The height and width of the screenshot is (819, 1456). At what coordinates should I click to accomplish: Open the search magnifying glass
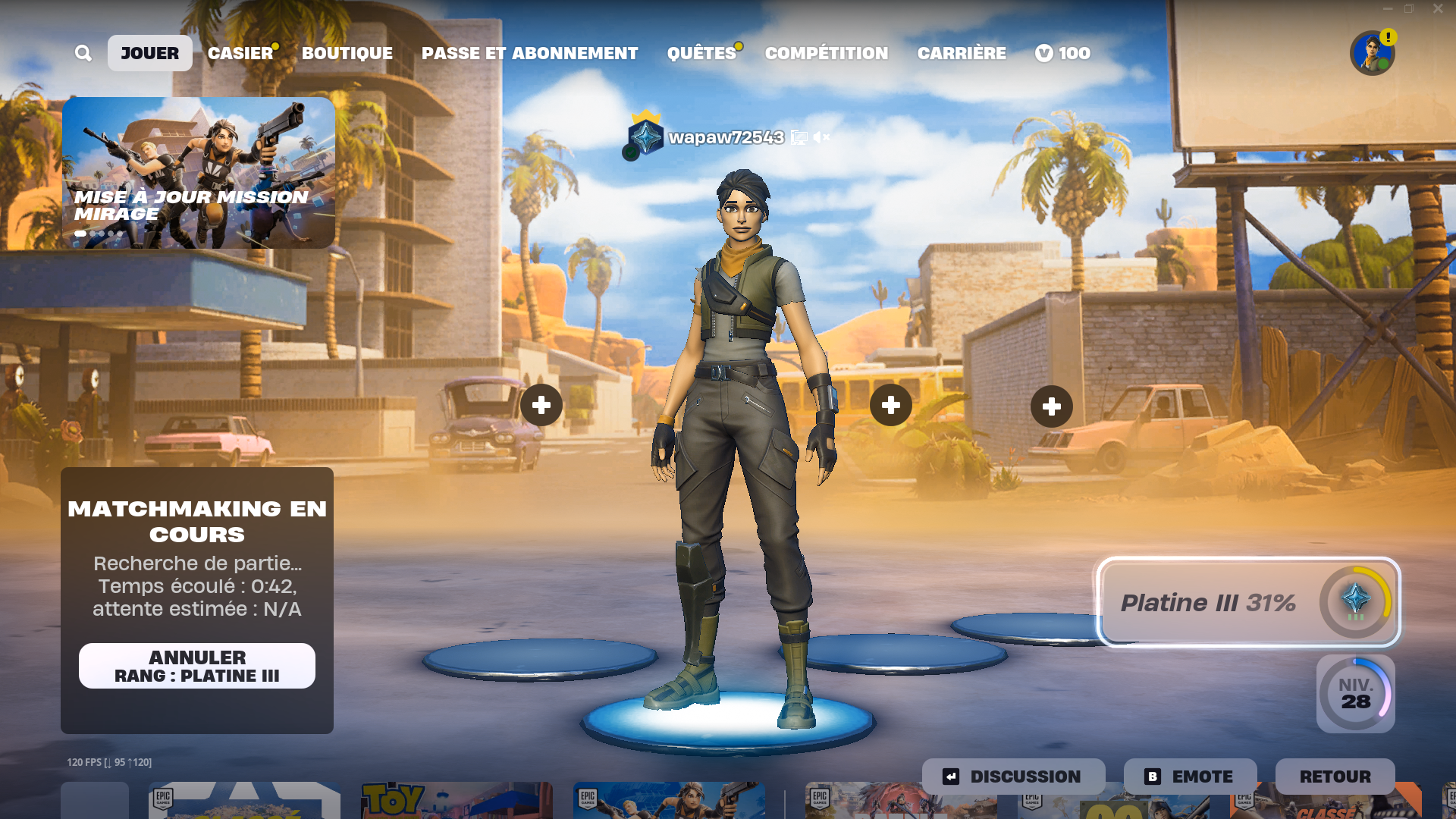coord(83,53)
